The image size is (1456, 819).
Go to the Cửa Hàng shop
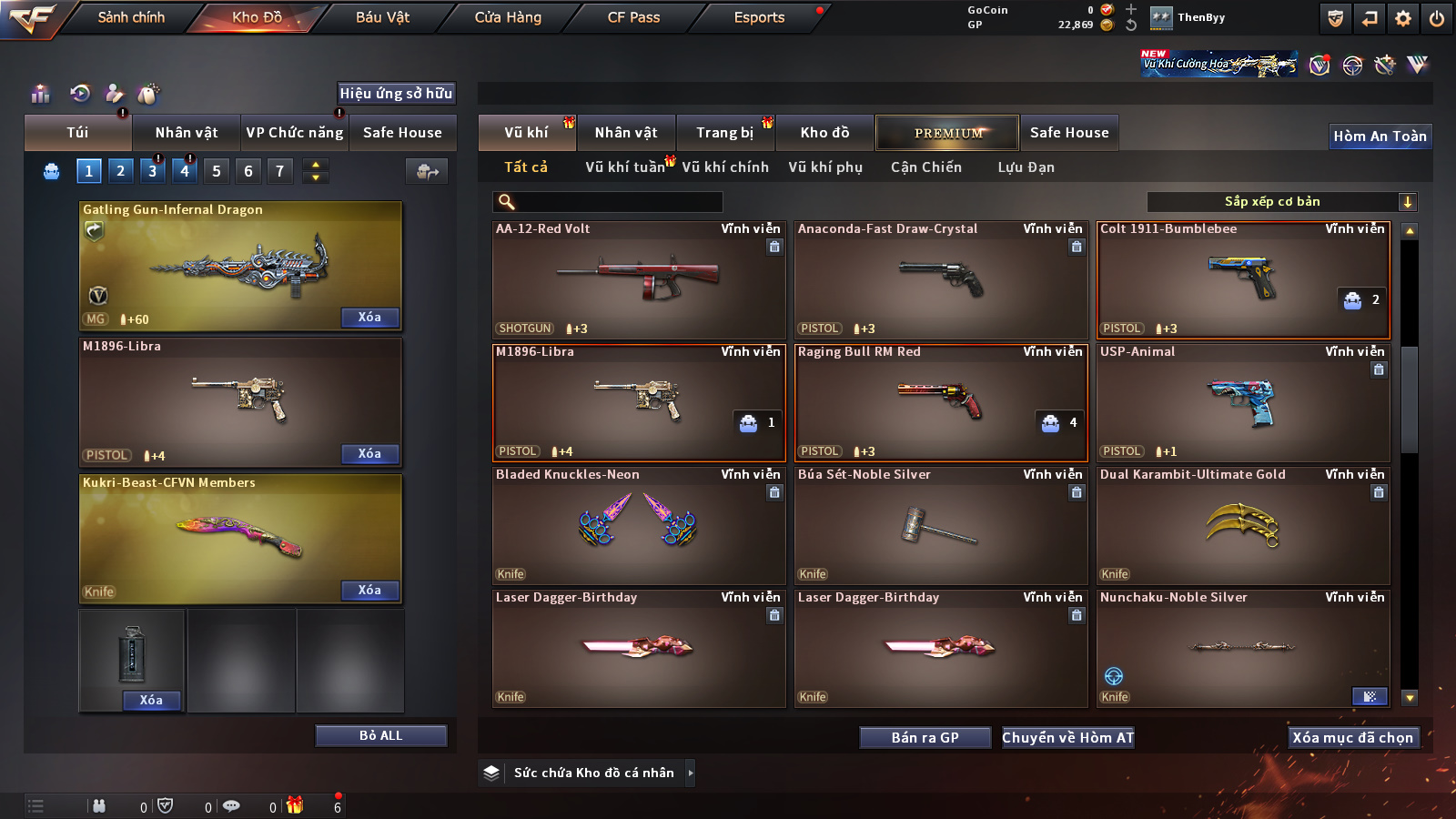click(x=508, y=17)
